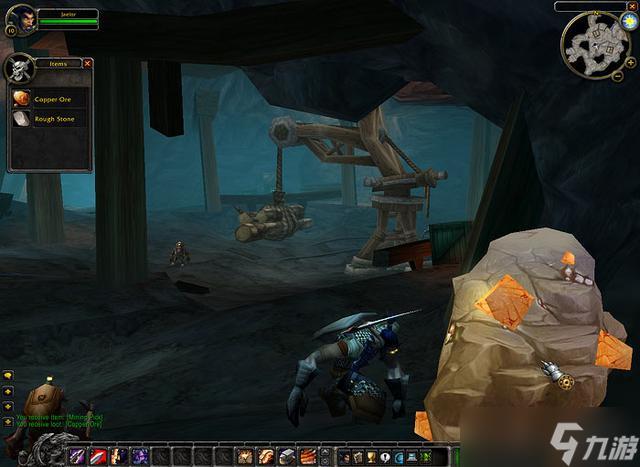The height and width of the screenshot is (467, 640).
Task: Activate the first action bar ability
Action: [x=76, y=456]
